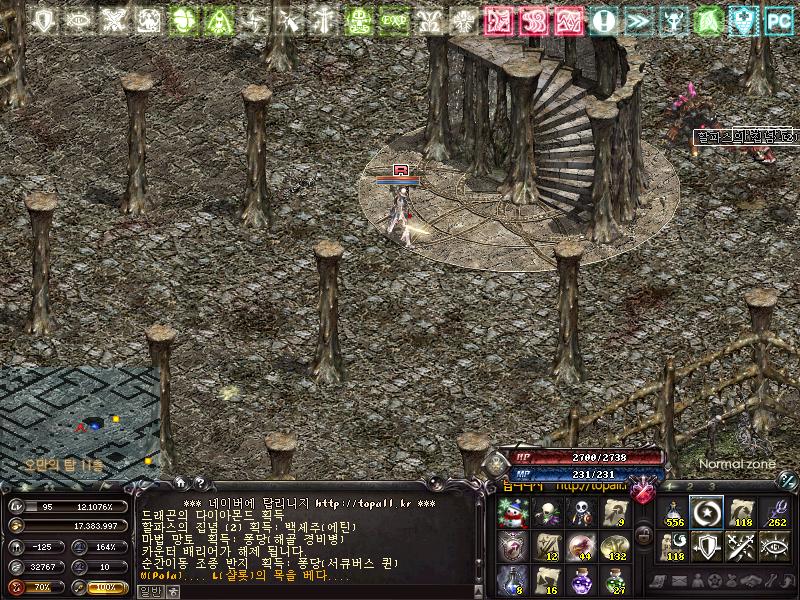800x600 pixels.
Task: Click the snowman item slot
Action: [513, 514]
